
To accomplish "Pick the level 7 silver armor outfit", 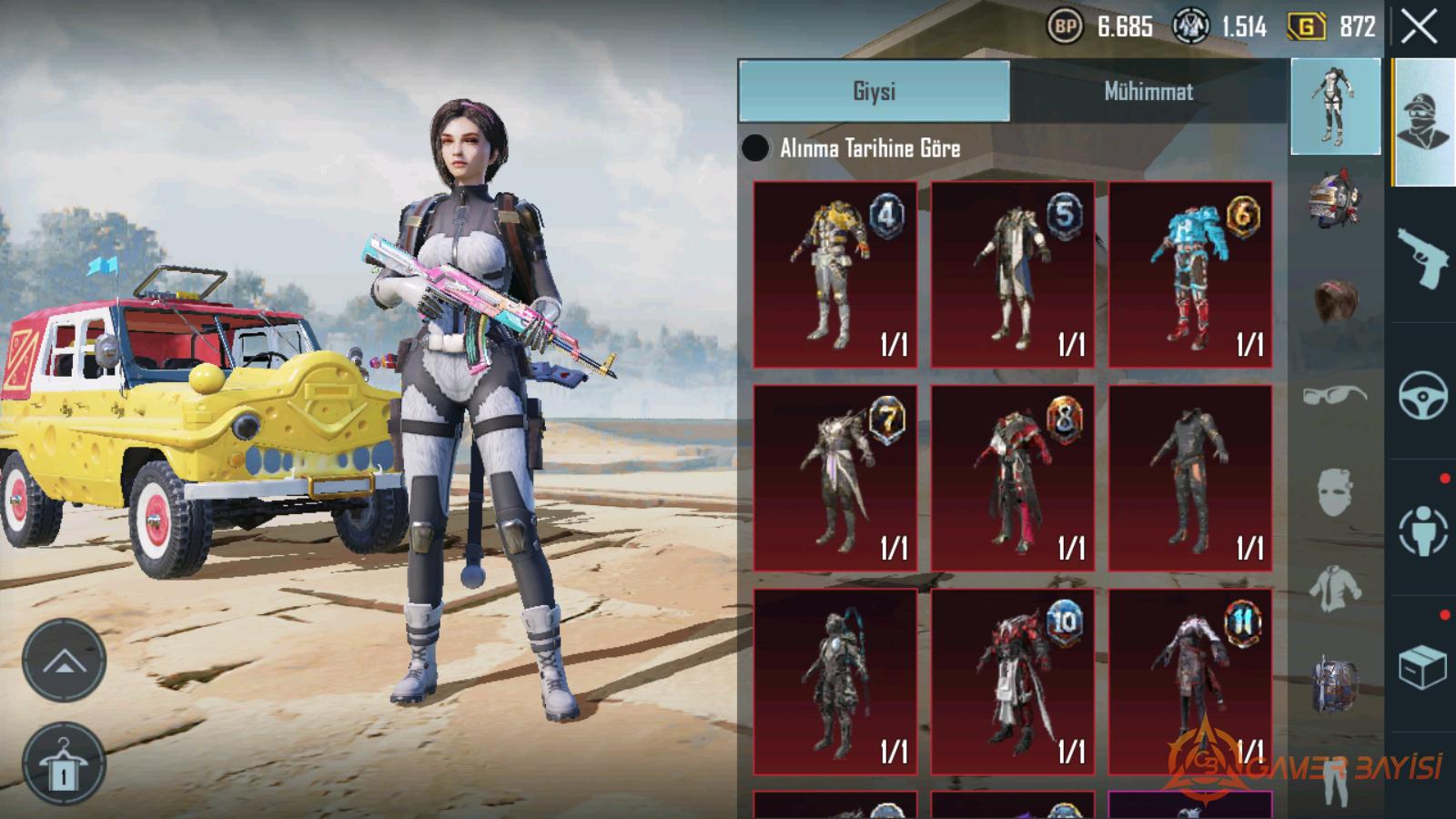I will coord(834,478).
